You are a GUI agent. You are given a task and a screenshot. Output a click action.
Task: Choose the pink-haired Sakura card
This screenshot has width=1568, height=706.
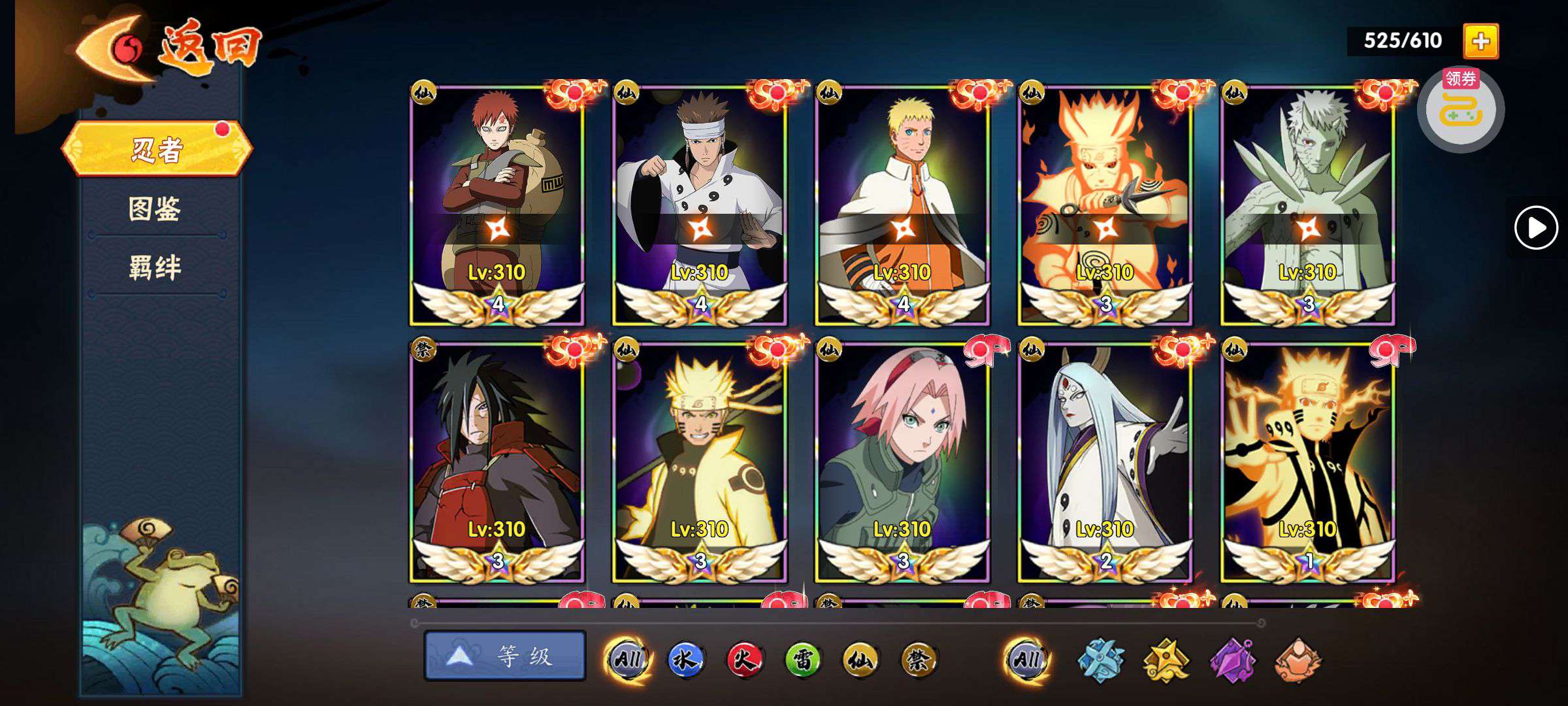click(x=902, y=462)
